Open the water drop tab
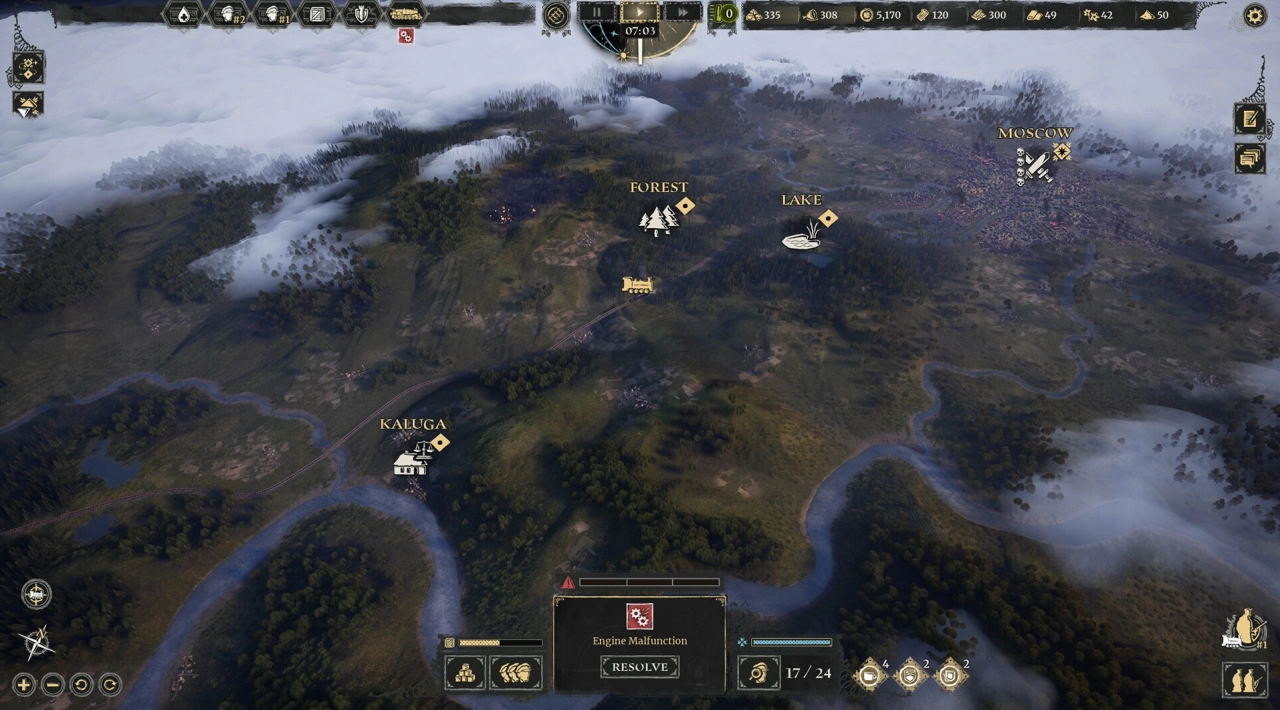 [x=184, y=14]
